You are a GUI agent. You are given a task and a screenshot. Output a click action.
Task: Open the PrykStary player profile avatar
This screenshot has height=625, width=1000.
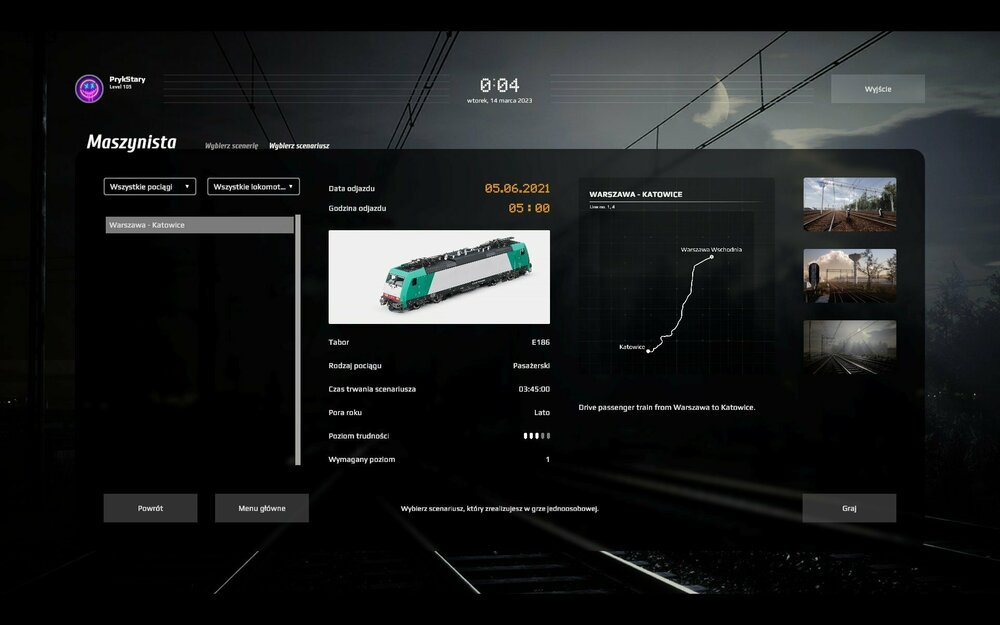pyautogui.click(x=90, y=89)
